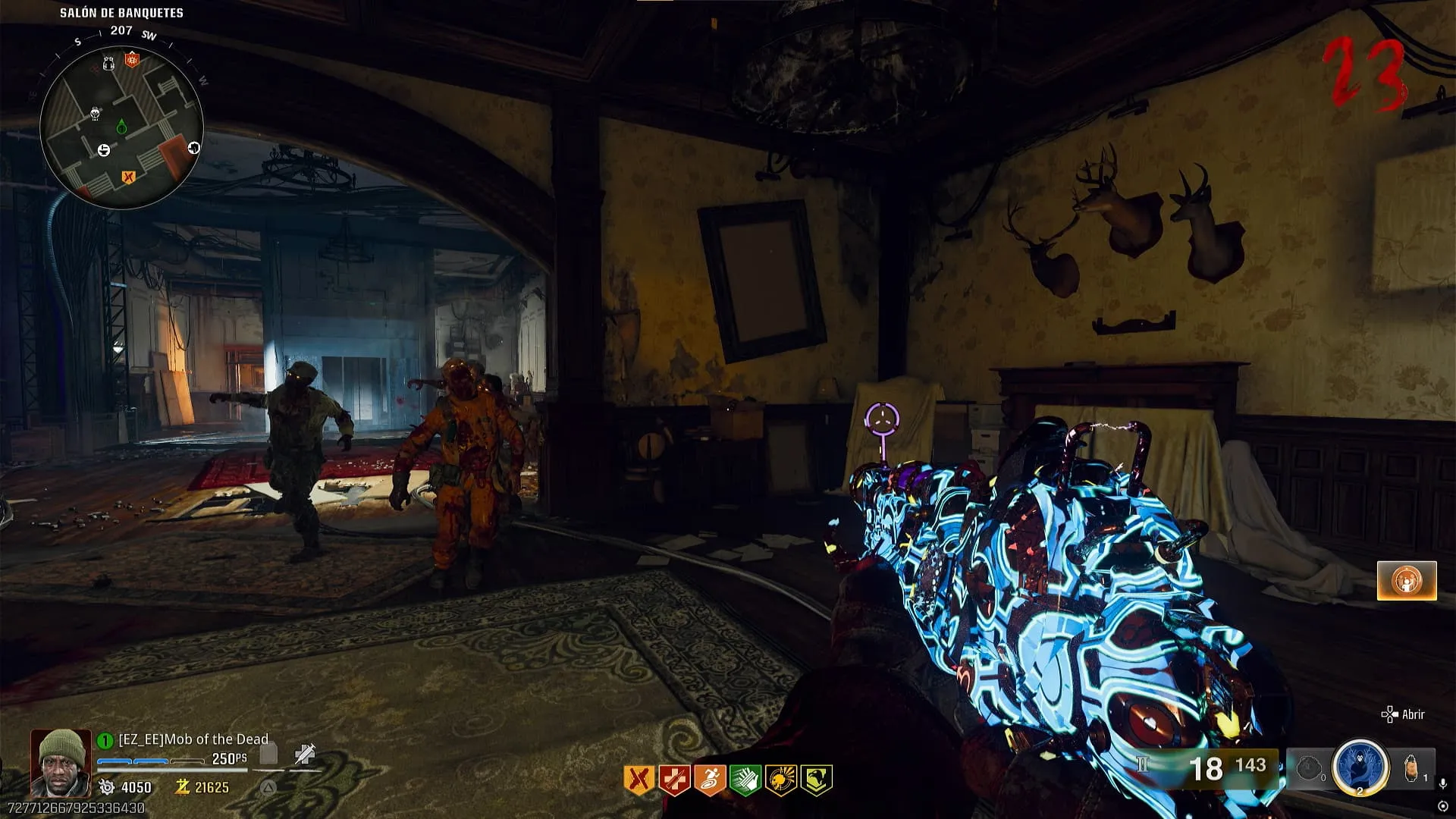Select the red shield marker on minimap
This screenshot has width=1456, height=819.
(133, 59)
